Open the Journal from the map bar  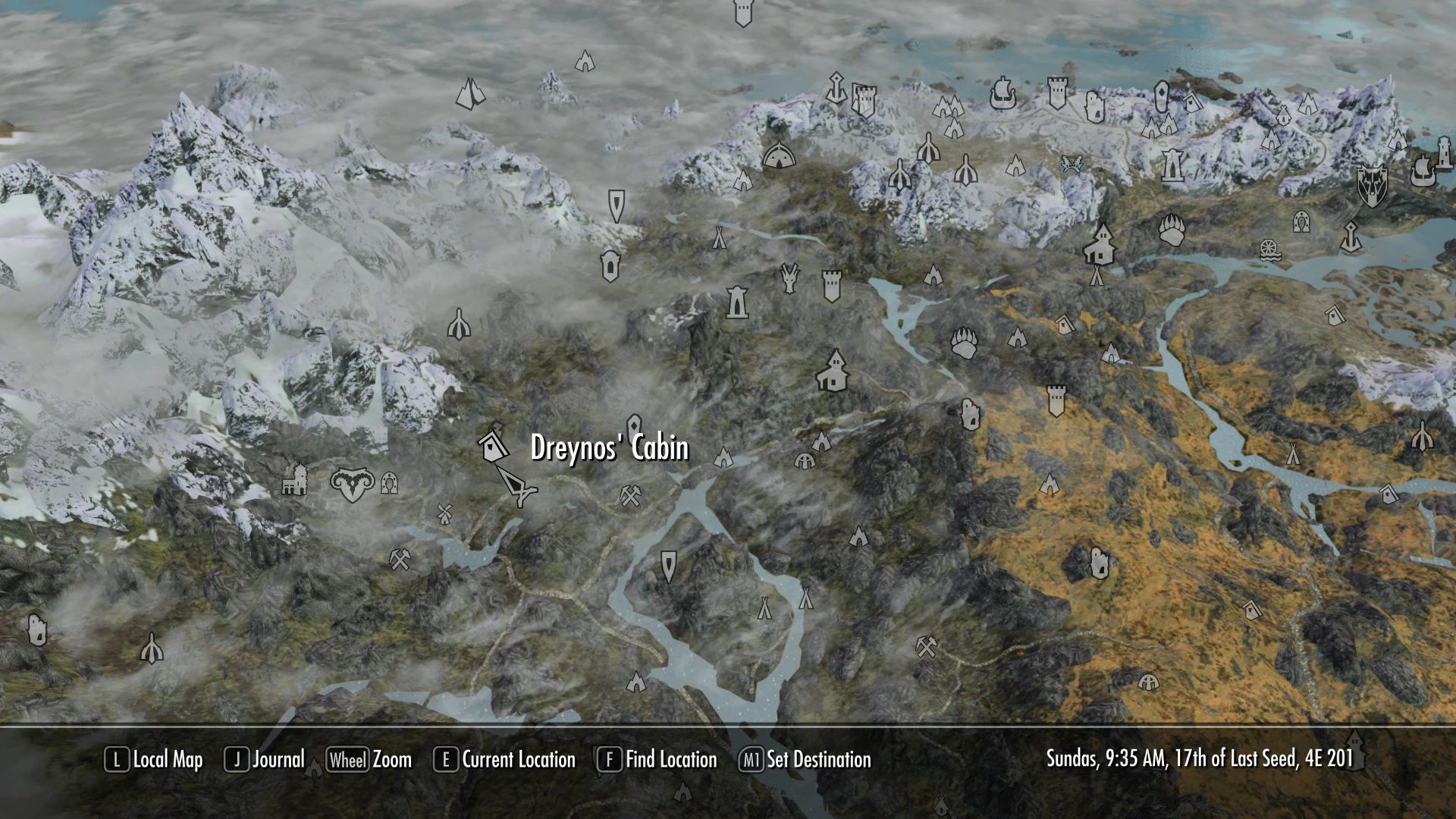pos(265,759)
